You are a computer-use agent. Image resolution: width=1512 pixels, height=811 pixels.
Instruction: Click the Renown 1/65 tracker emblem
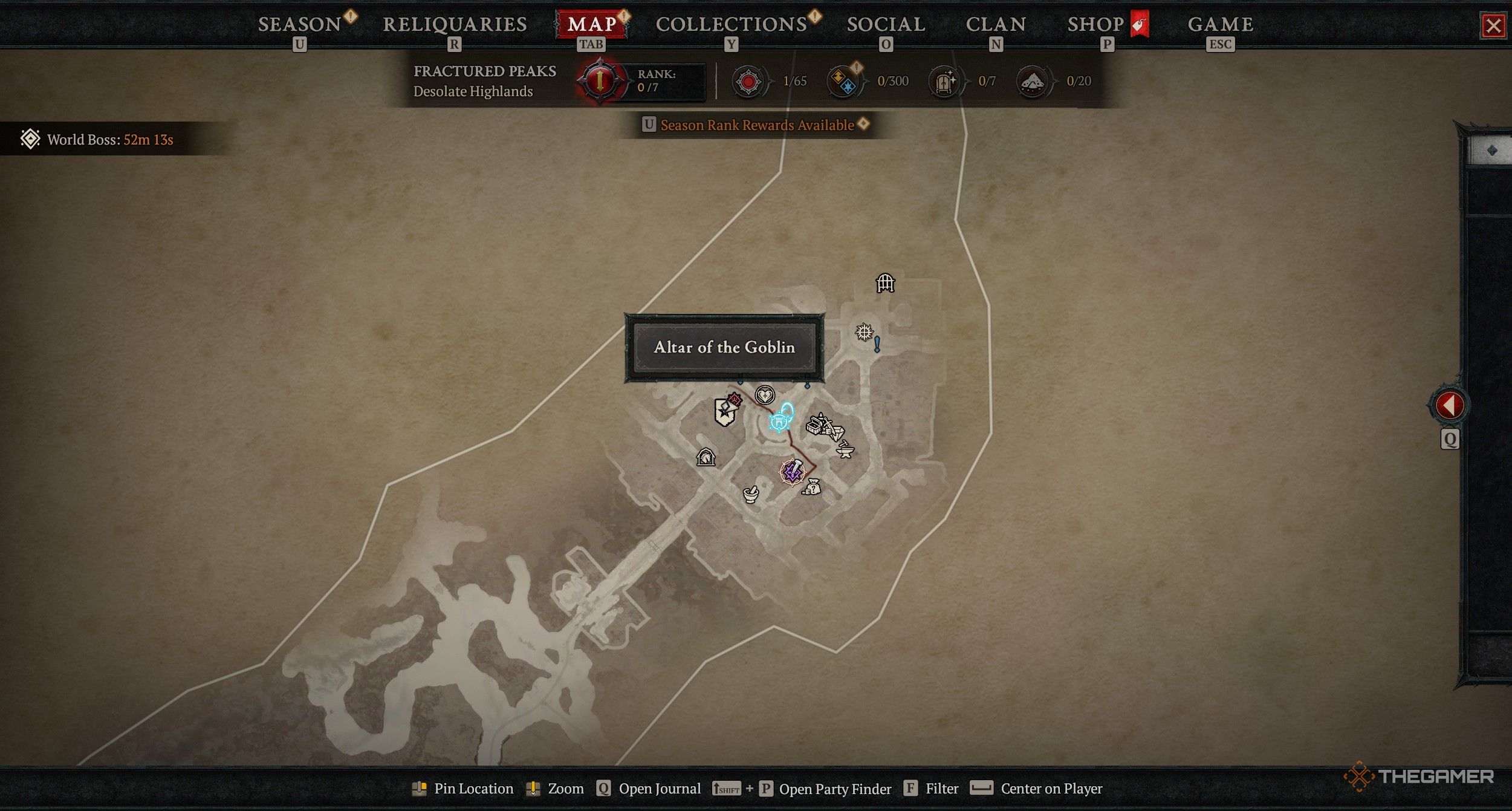tap(750, 80)
